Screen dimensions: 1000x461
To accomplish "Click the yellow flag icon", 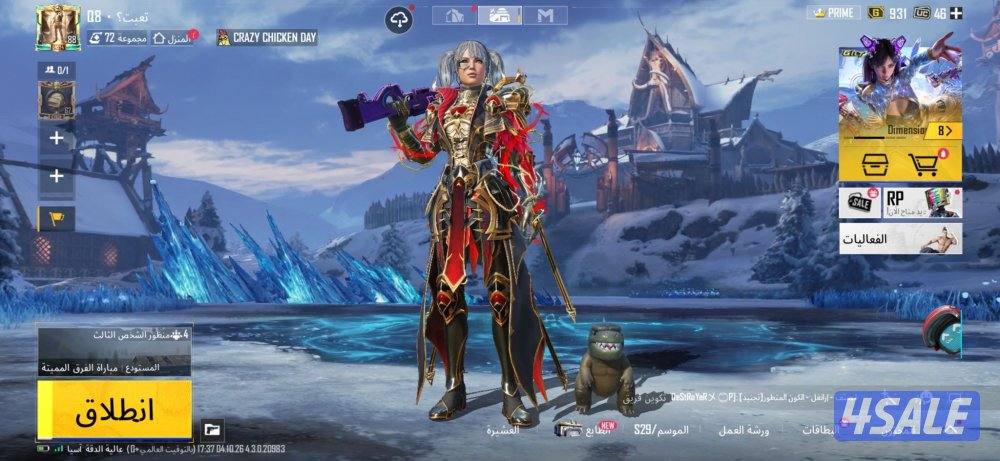I will tap(56, 217).
